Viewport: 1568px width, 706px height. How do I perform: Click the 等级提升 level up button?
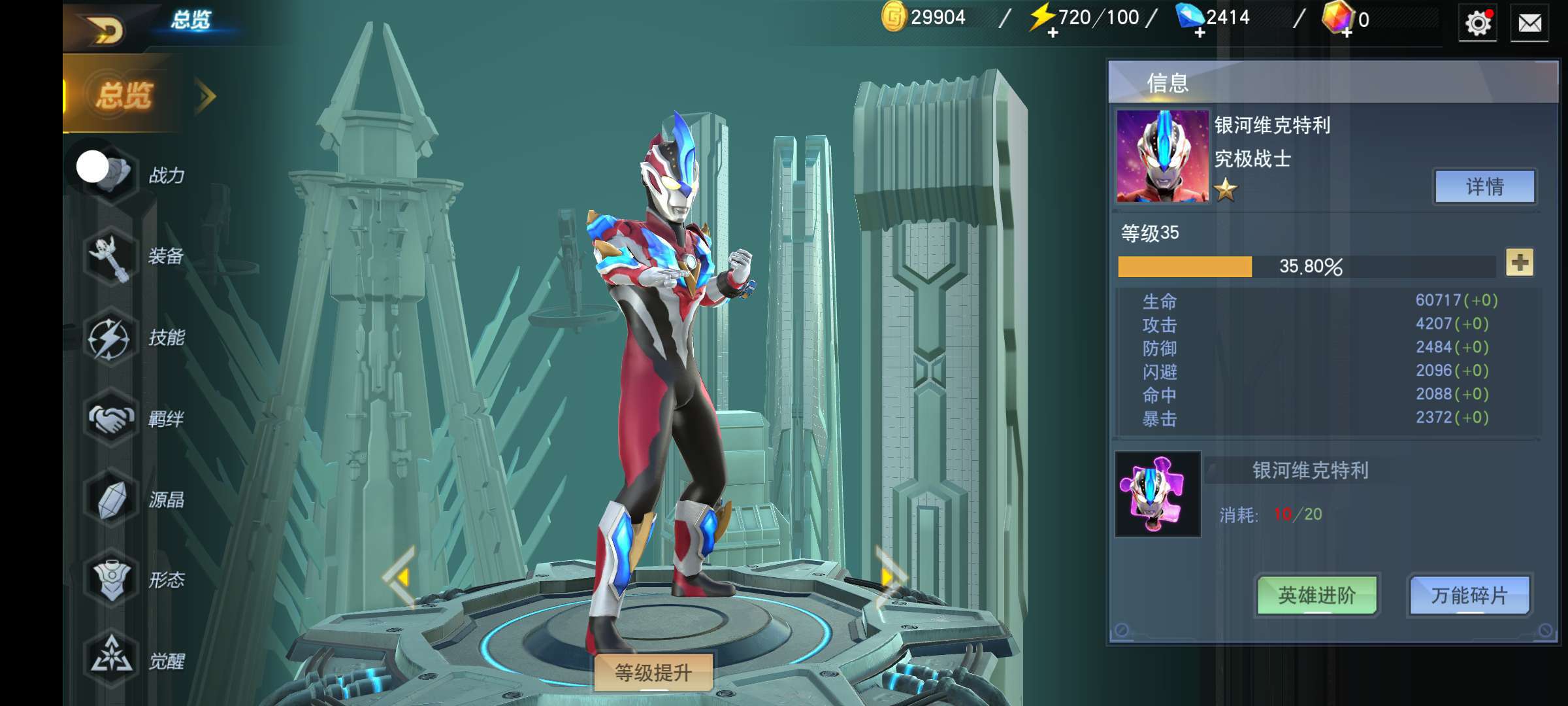pyautogui.click(x=653, y=673)
